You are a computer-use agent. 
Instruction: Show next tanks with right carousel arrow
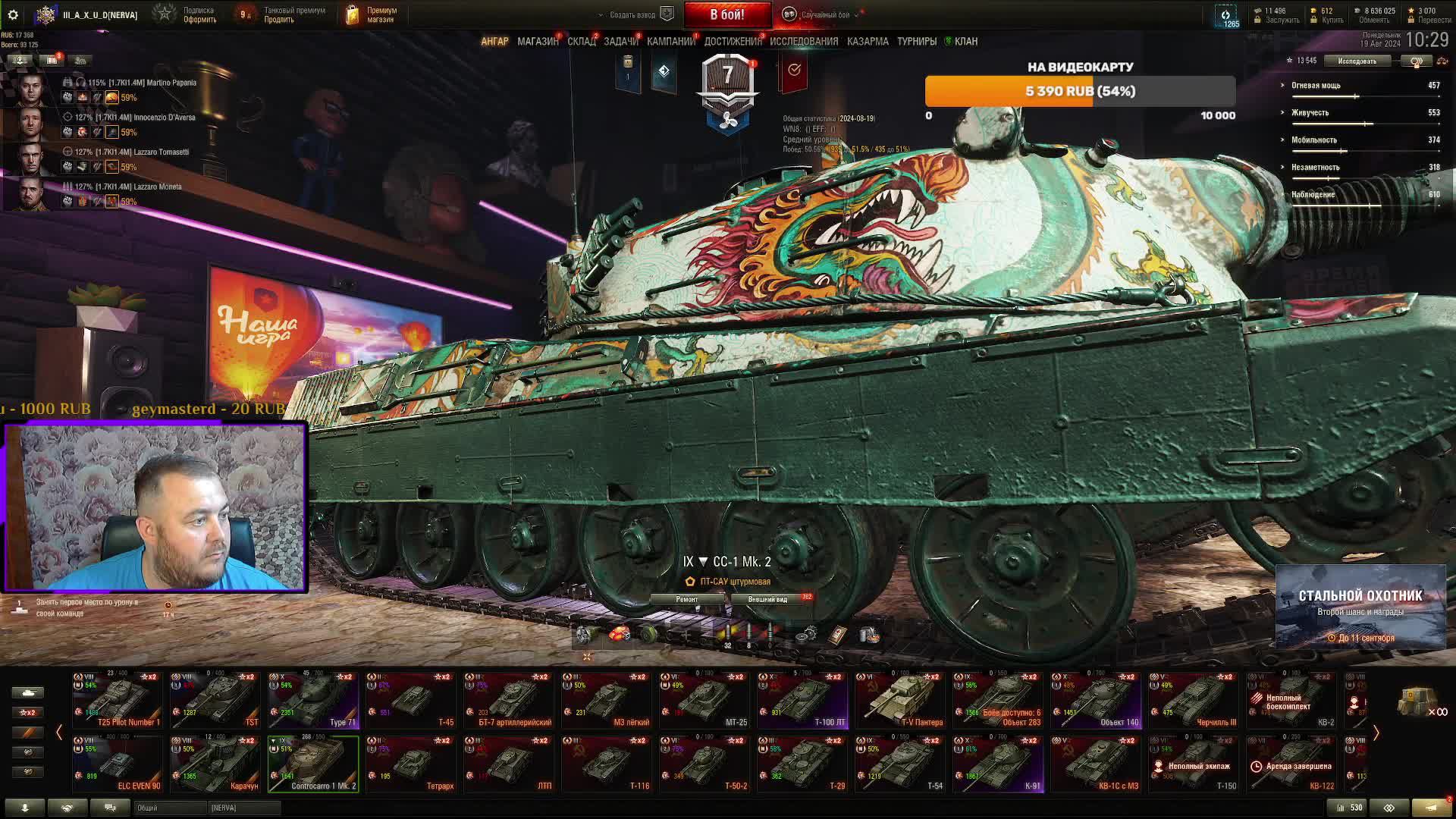[x=1376, y=733]
